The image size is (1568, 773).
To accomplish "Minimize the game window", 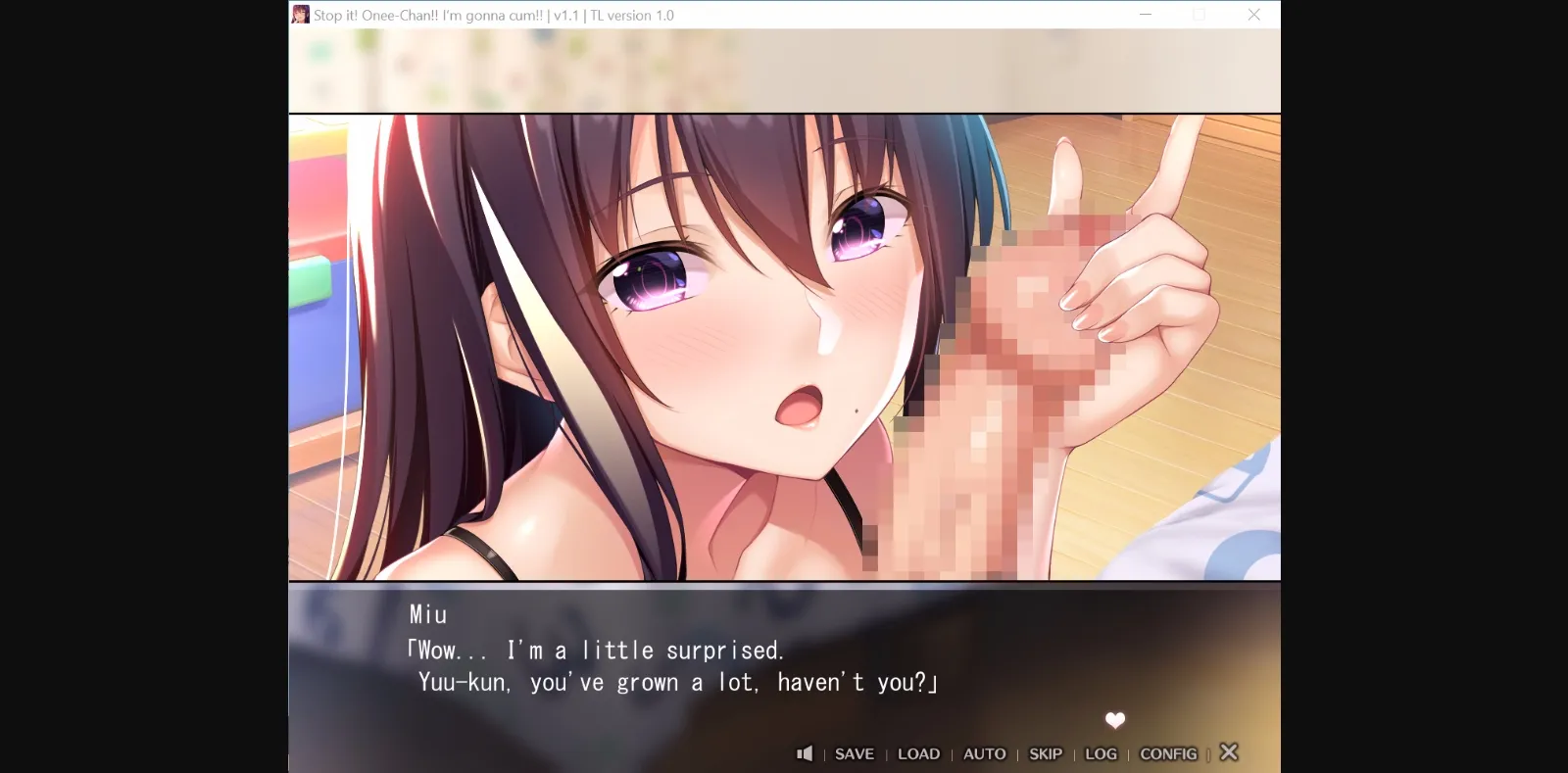I will (x=1144, y=15).
